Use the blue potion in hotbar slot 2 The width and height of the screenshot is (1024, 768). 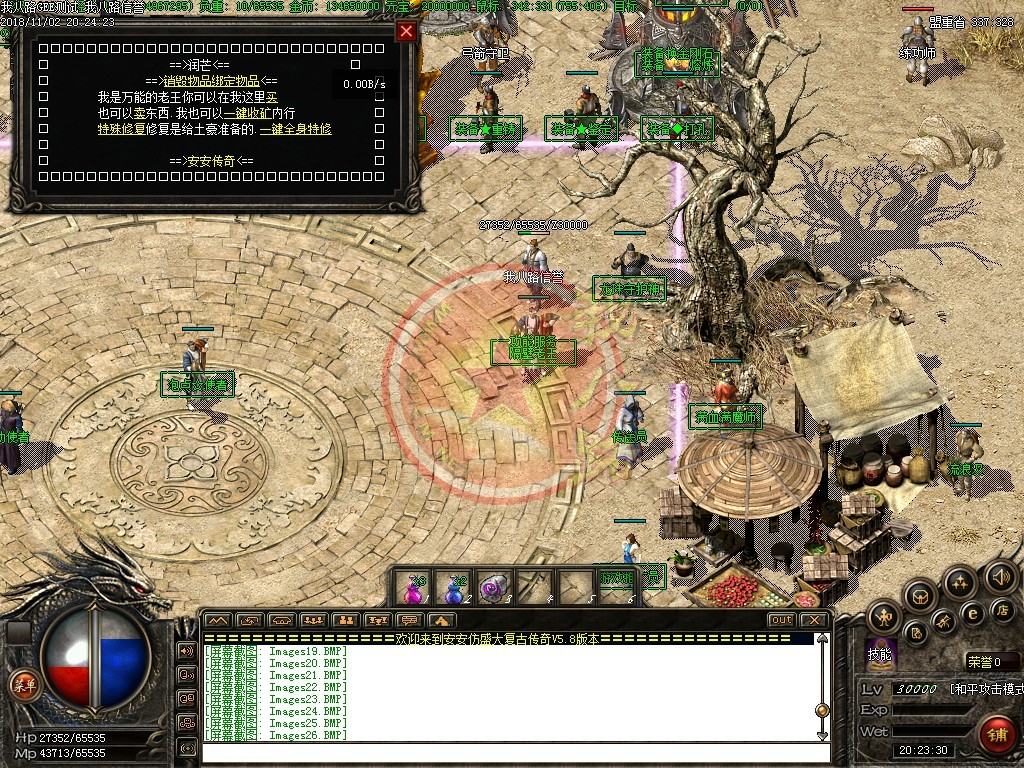pos(455,588)
